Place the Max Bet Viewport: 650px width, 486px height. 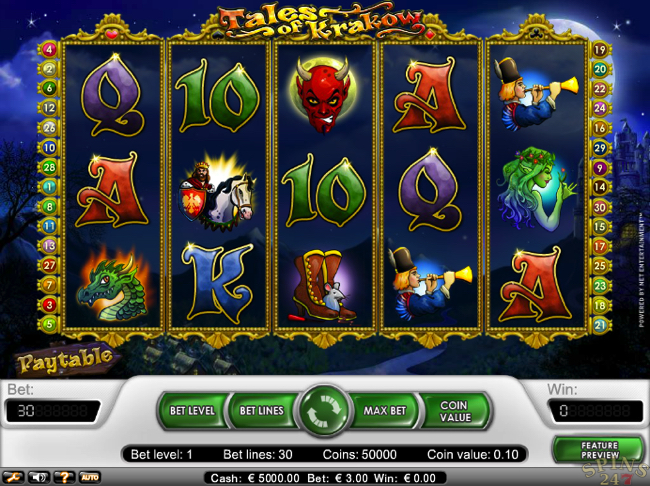click(383, 410)
